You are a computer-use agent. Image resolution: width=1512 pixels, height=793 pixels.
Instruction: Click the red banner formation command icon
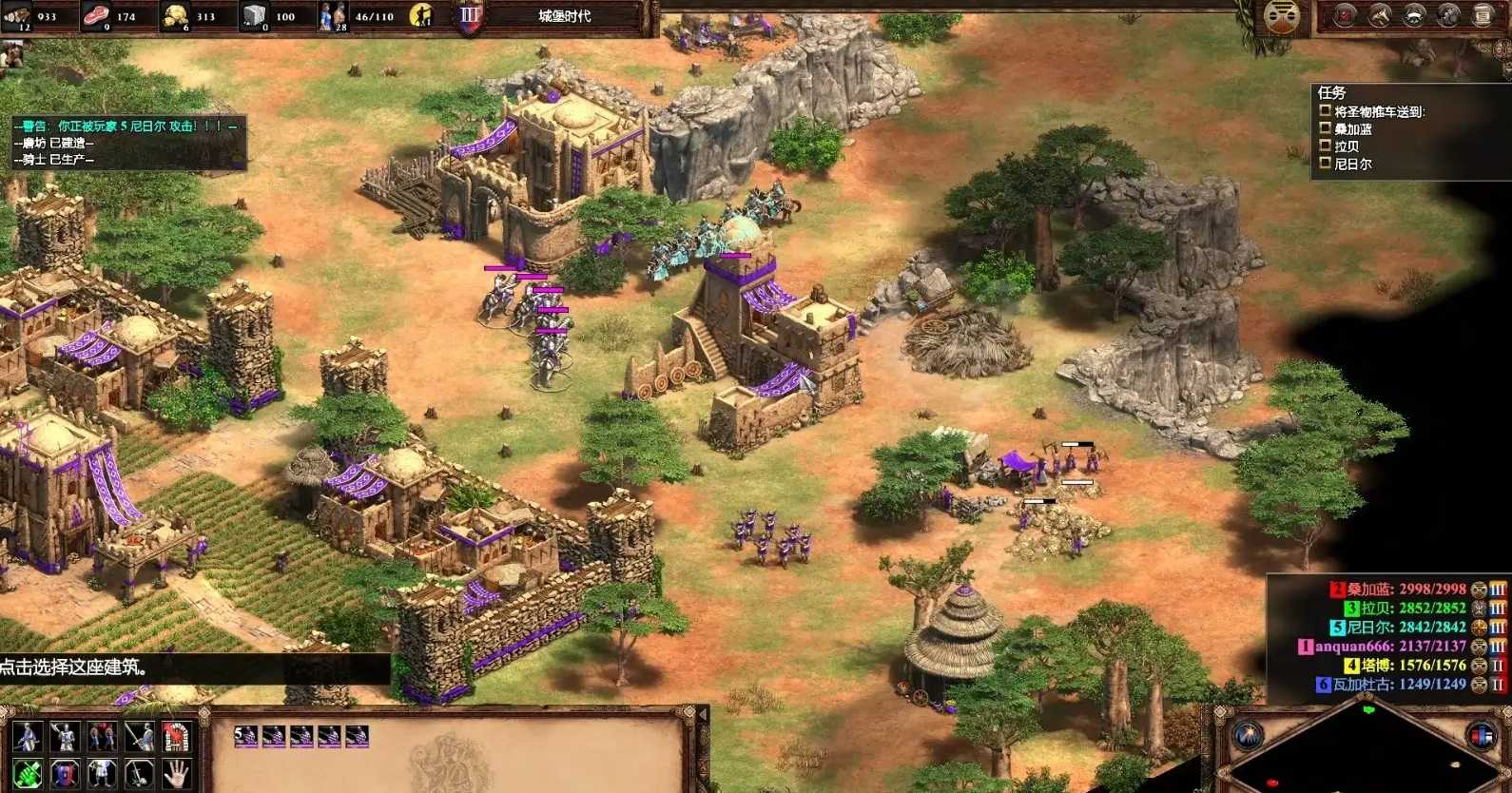[x=179, y=737]
